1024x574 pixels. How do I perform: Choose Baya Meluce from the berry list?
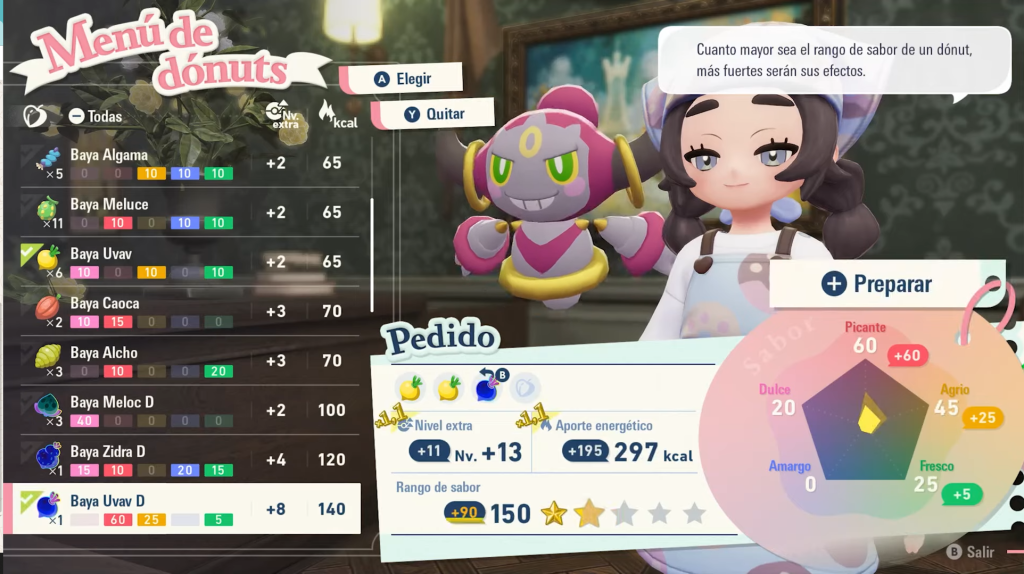click(190, 212)
